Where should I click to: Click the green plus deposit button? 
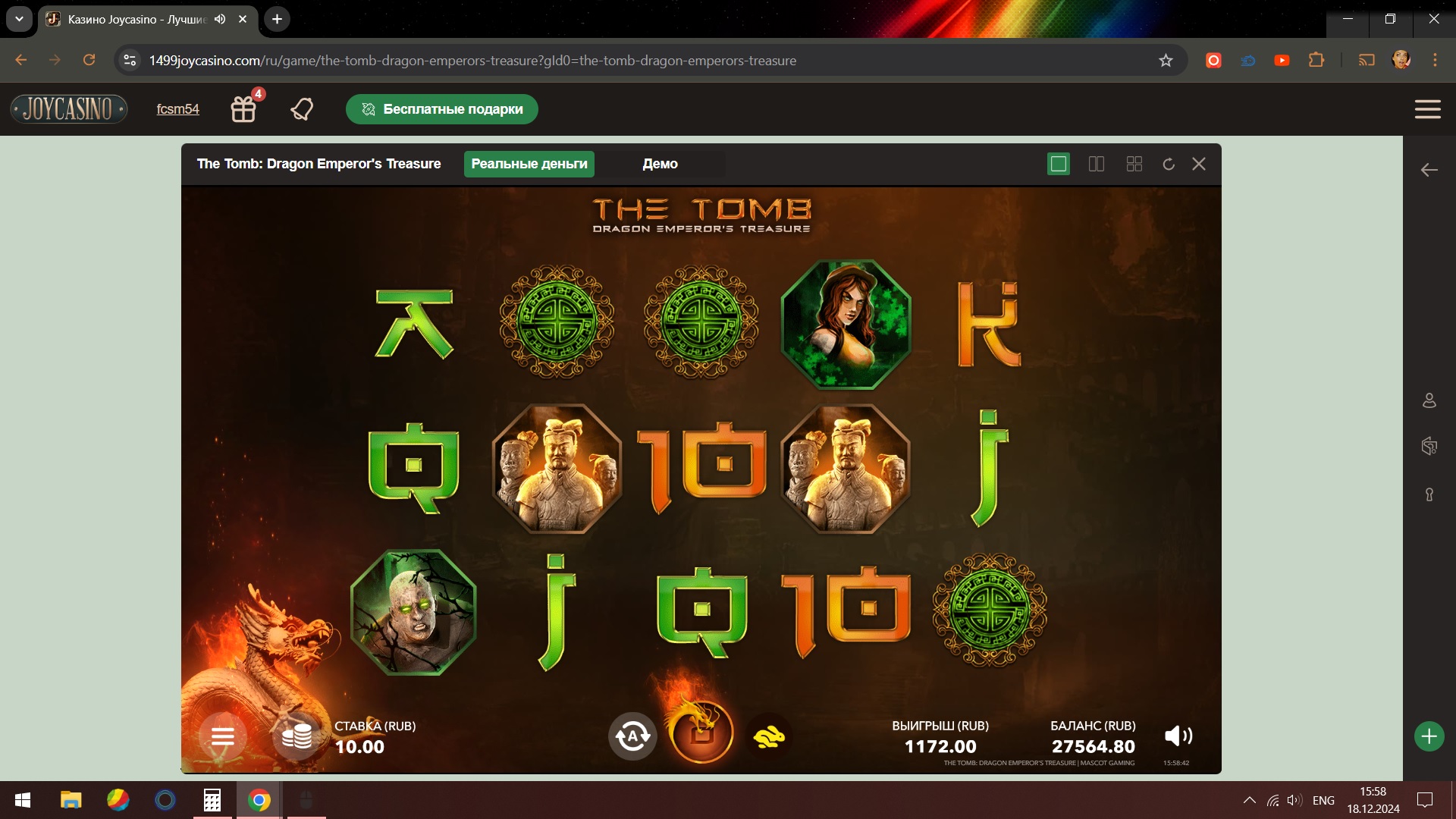tap(1429, 736)
